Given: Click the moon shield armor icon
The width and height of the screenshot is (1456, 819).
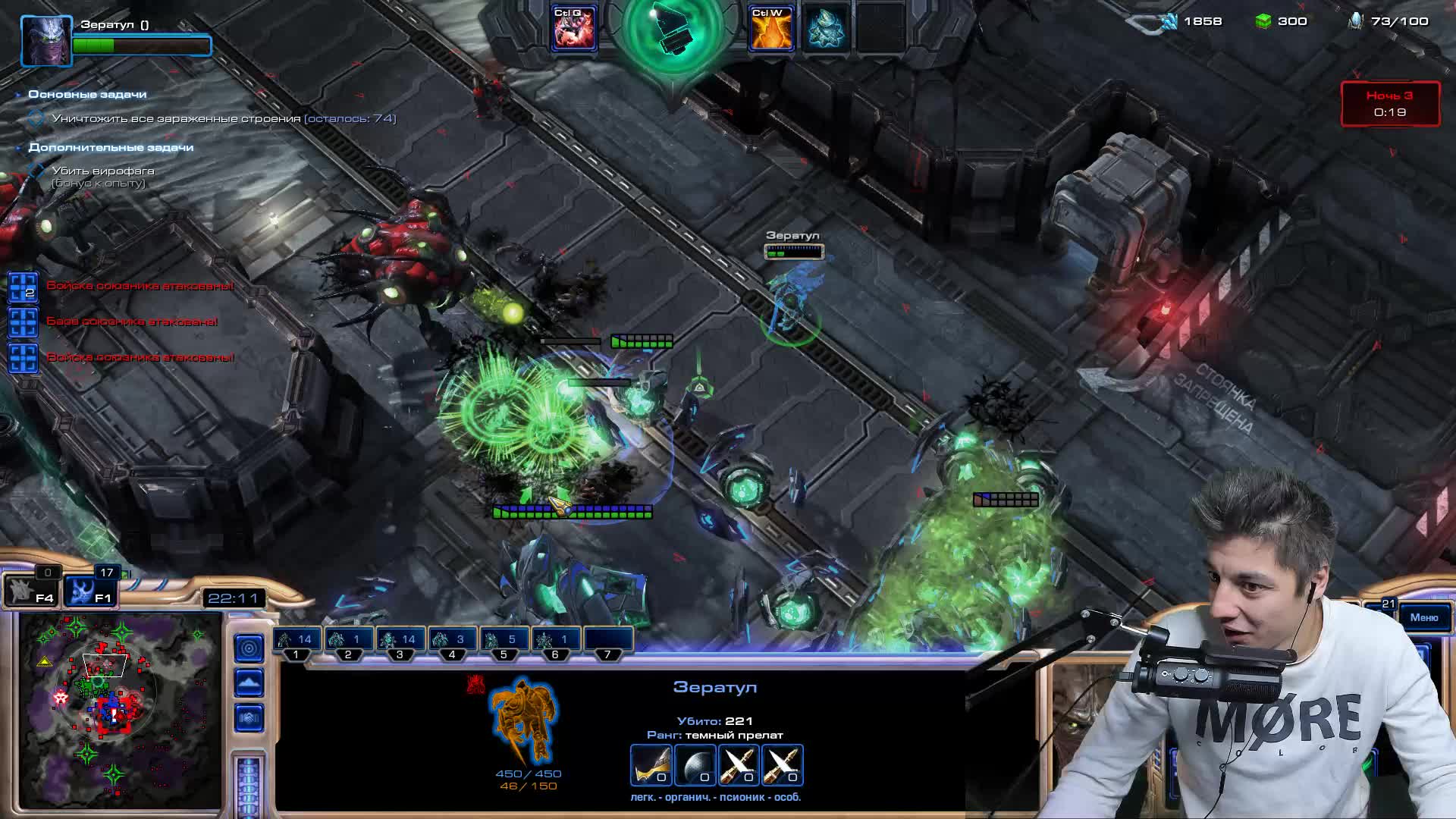Looking at the screenshot, I should (x=695, y=765).
